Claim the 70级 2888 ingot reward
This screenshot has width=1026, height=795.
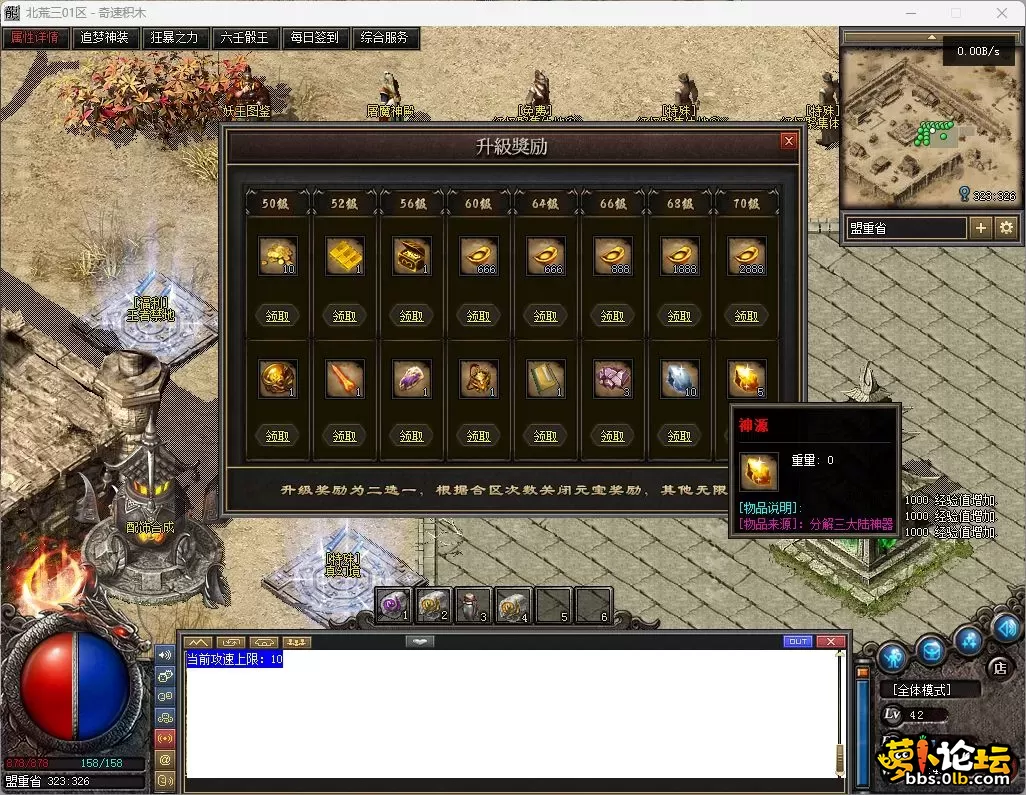(x=746, y=316)
